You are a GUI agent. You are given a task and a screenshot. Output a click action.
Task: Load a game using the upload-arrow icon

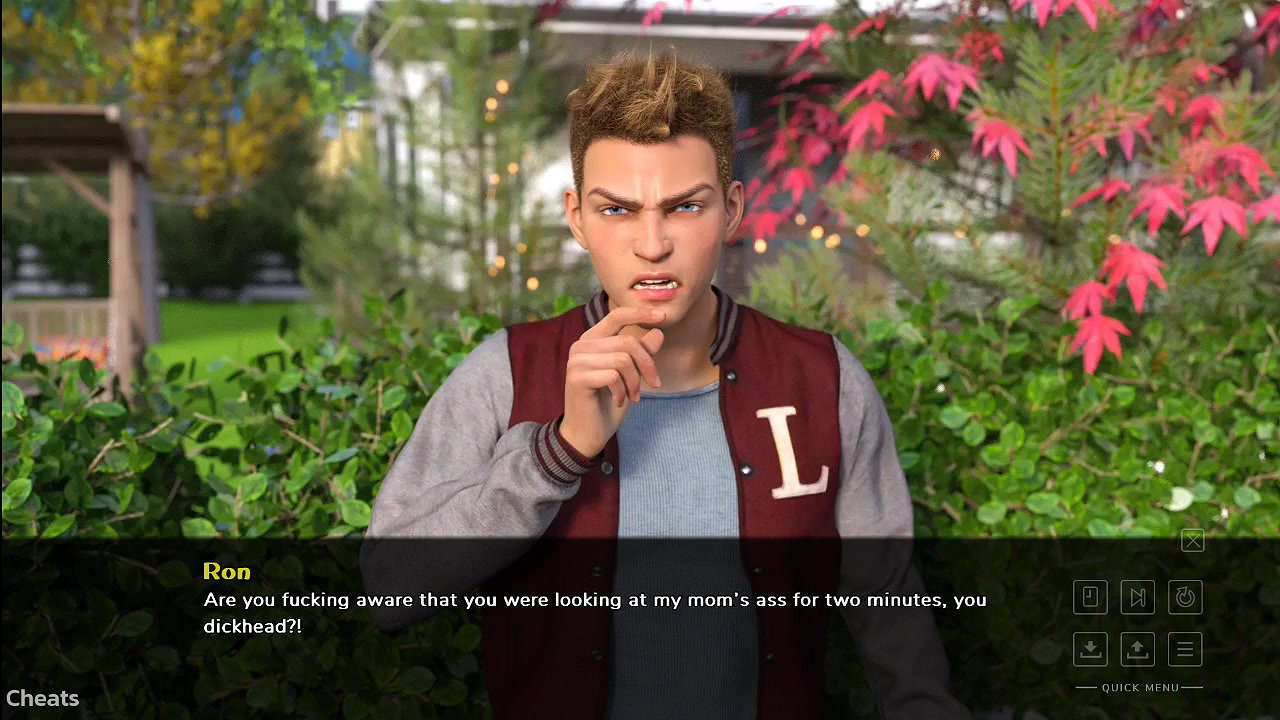[1138, 649]
